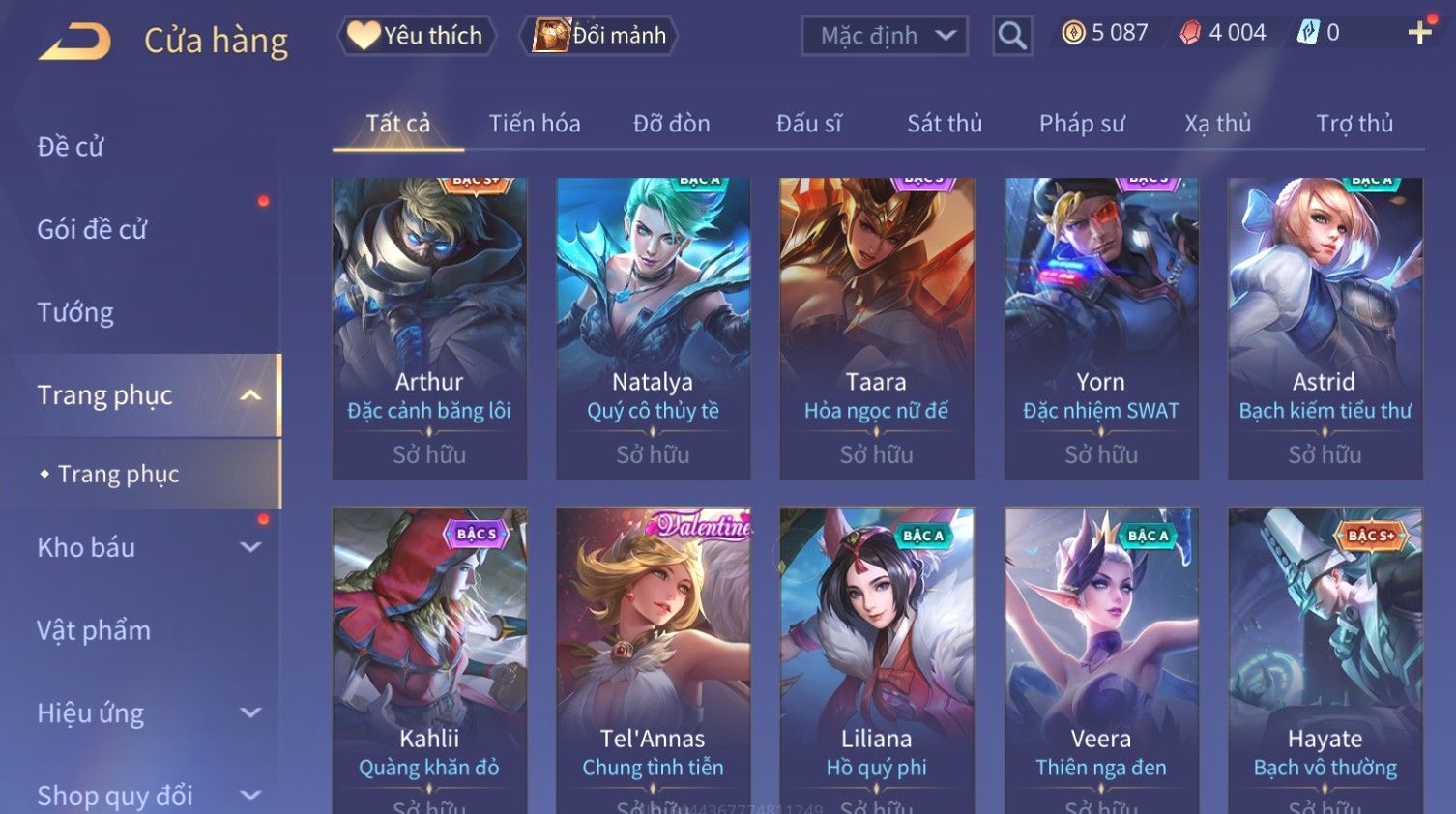Screen dimensions: 1456x814
Task: Open the Gói đề cử section
Action: pyautogui.click(x=93, y=229)
